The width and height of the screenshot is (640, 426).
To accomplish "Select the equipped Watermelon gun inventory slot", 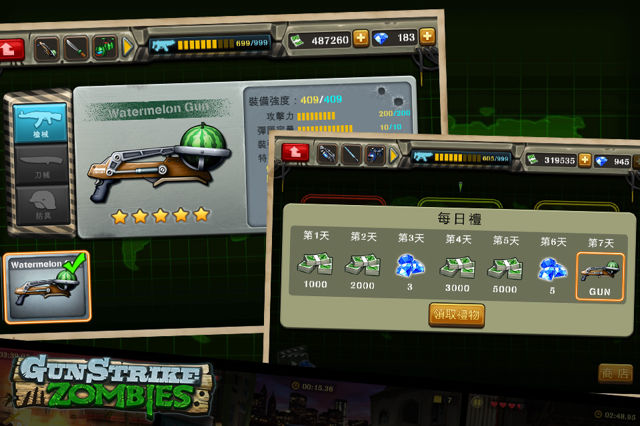I will click(x=48, y=287).
